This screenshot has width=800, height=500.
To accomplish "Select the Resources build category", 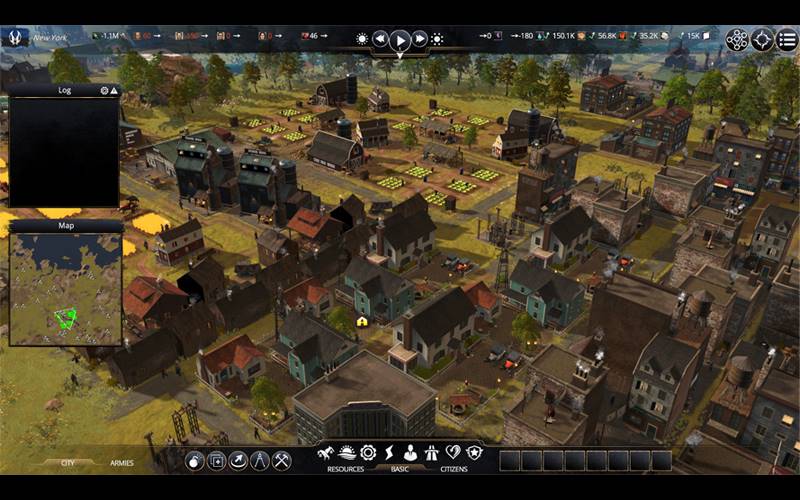I will 346,468.
